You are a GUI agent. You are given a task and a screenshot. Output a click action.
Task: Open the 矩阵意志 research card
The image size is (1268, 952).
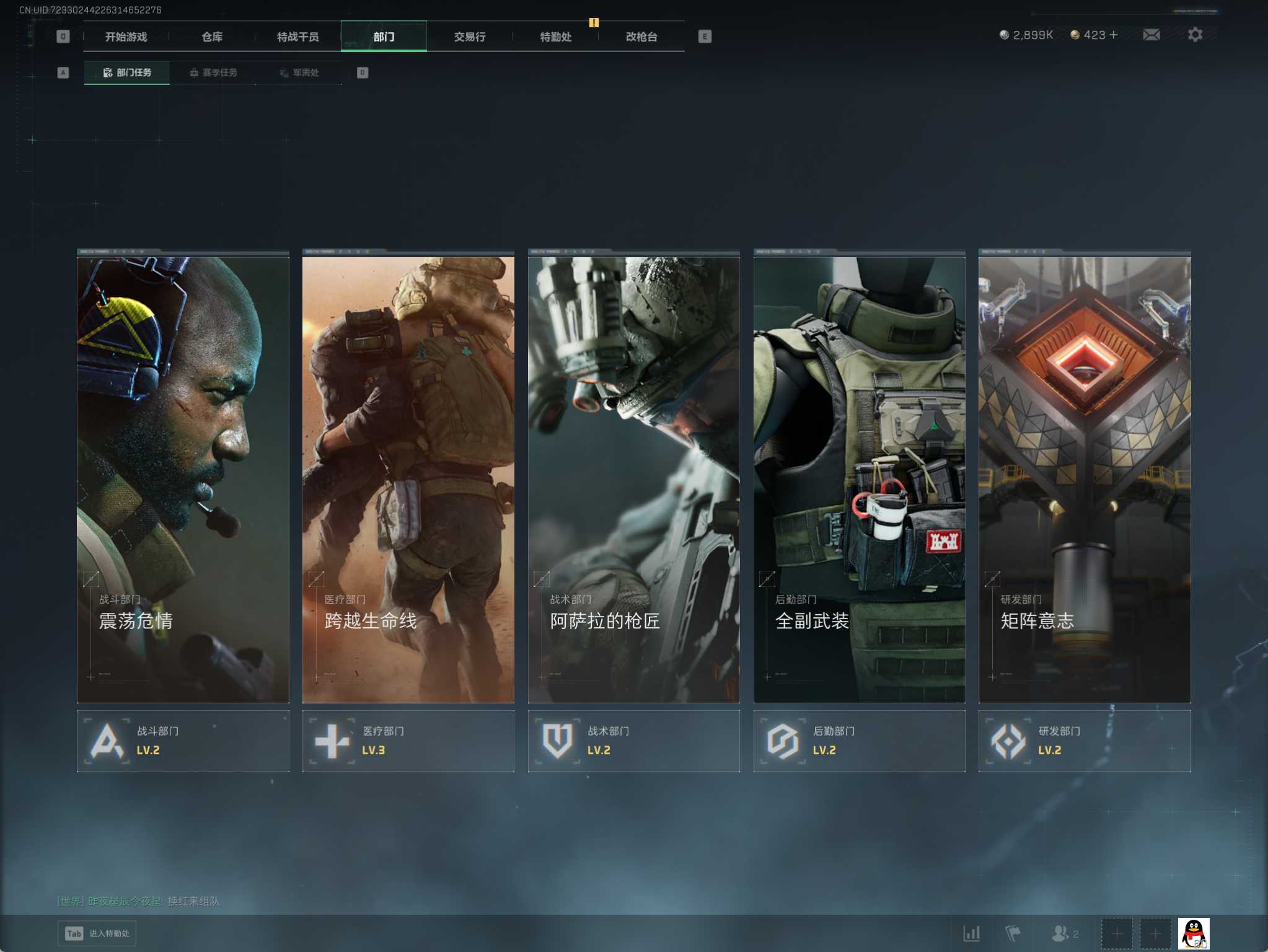pos(1085,478)
